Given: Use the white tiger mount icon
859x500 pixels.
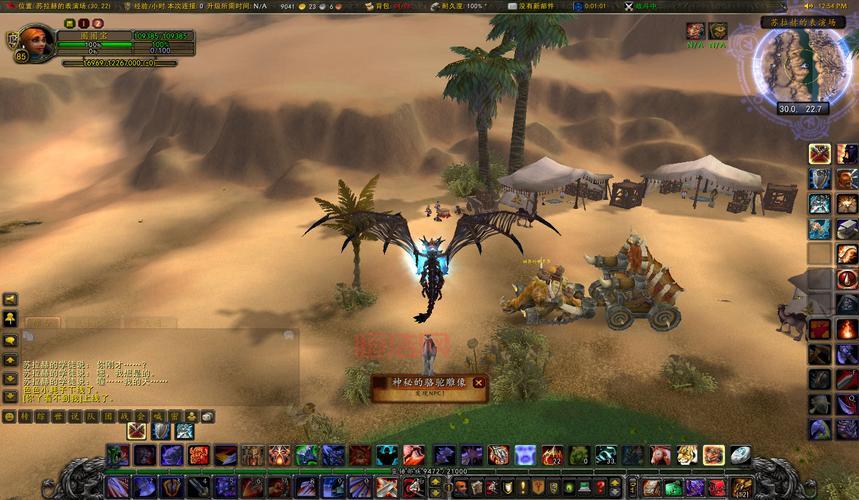Looking at the screenshot, I should click(x=687, y=455).
